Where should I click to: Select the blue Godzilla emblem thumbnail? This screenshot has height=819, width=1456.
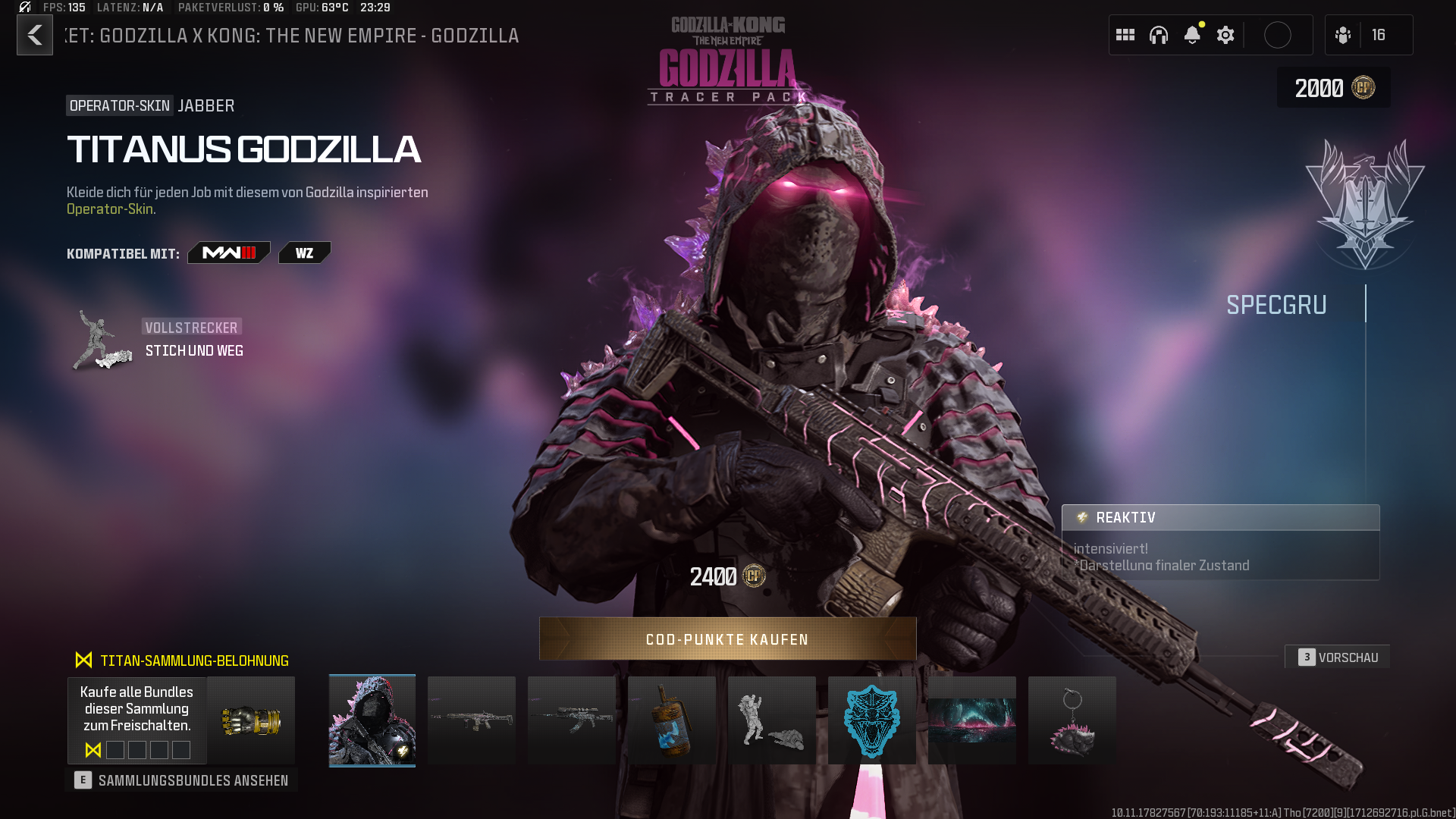pyautogui.click(x=872, y=720)
